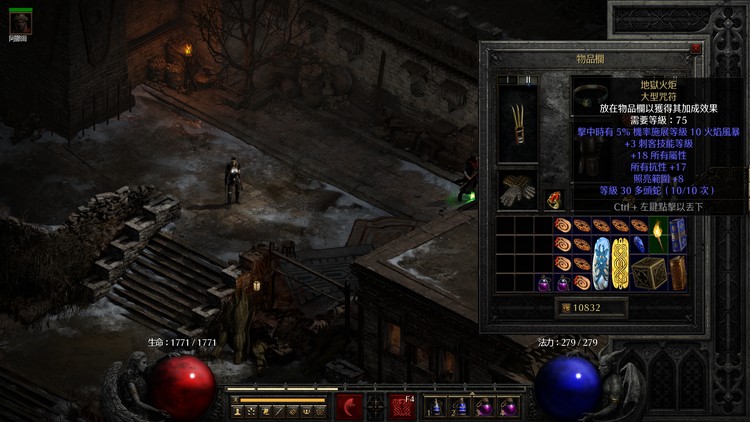Screen dimensions: 750x422
Task: Open the left-click skill selector
Action: (349, 406)
